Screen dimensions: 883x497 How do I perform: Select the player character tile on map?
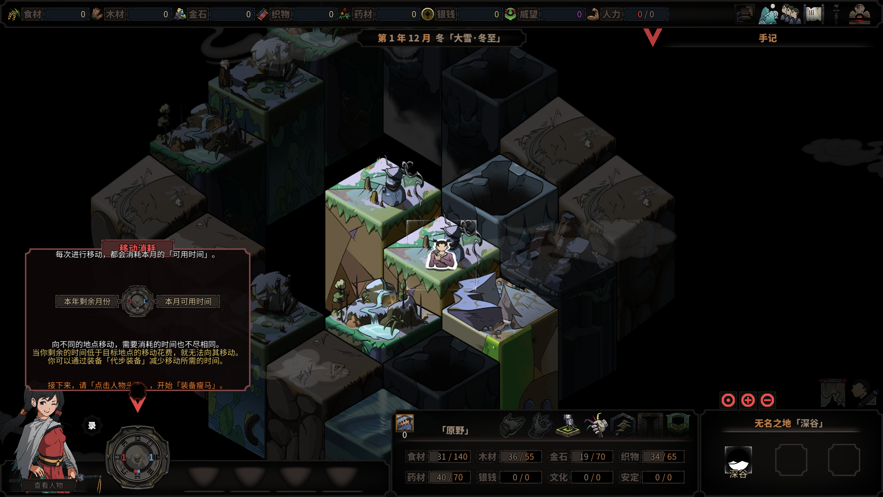pyautogui.click(x=440, y=253)
